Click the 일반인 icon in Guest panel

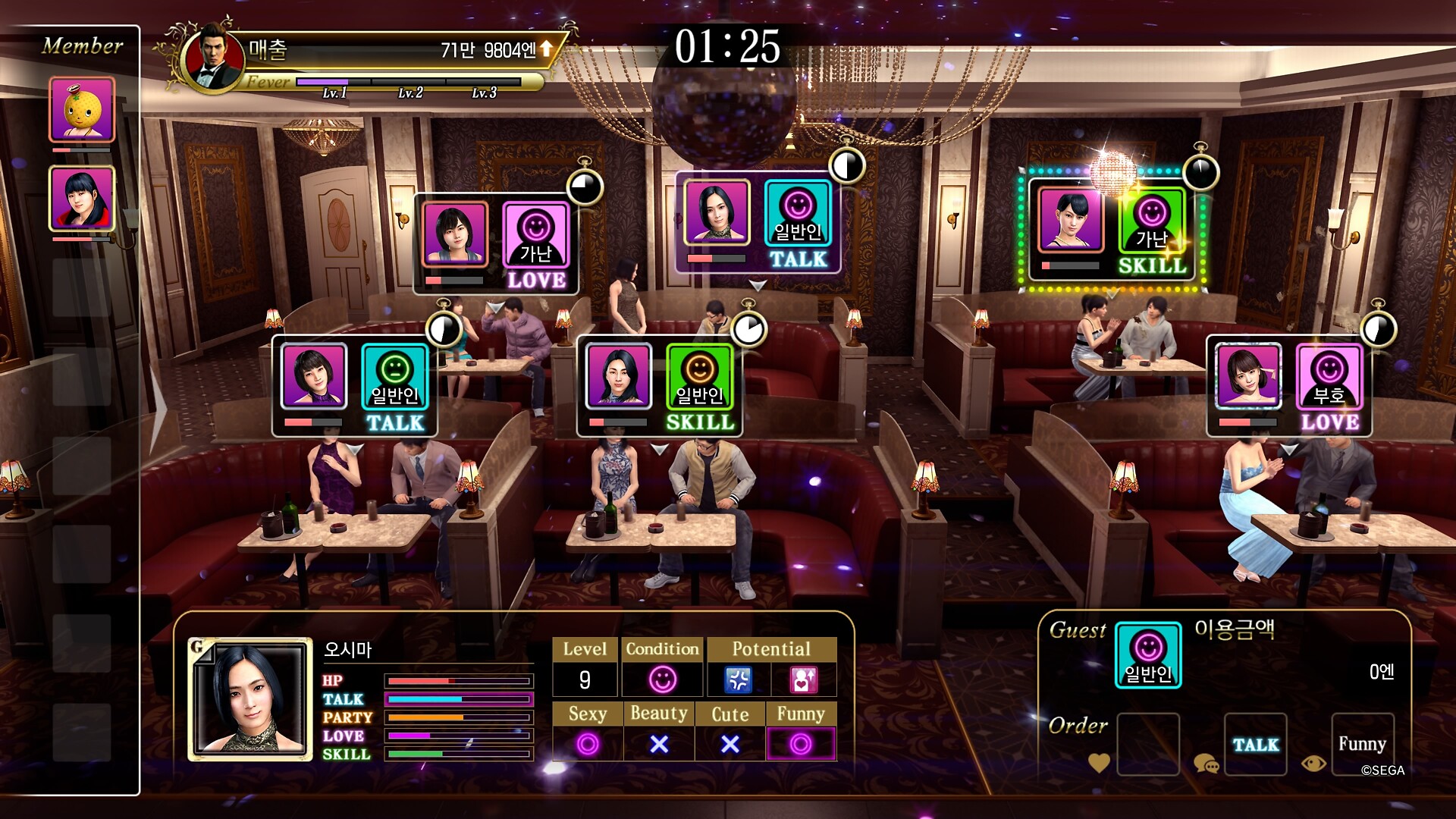click(1148, 655)
